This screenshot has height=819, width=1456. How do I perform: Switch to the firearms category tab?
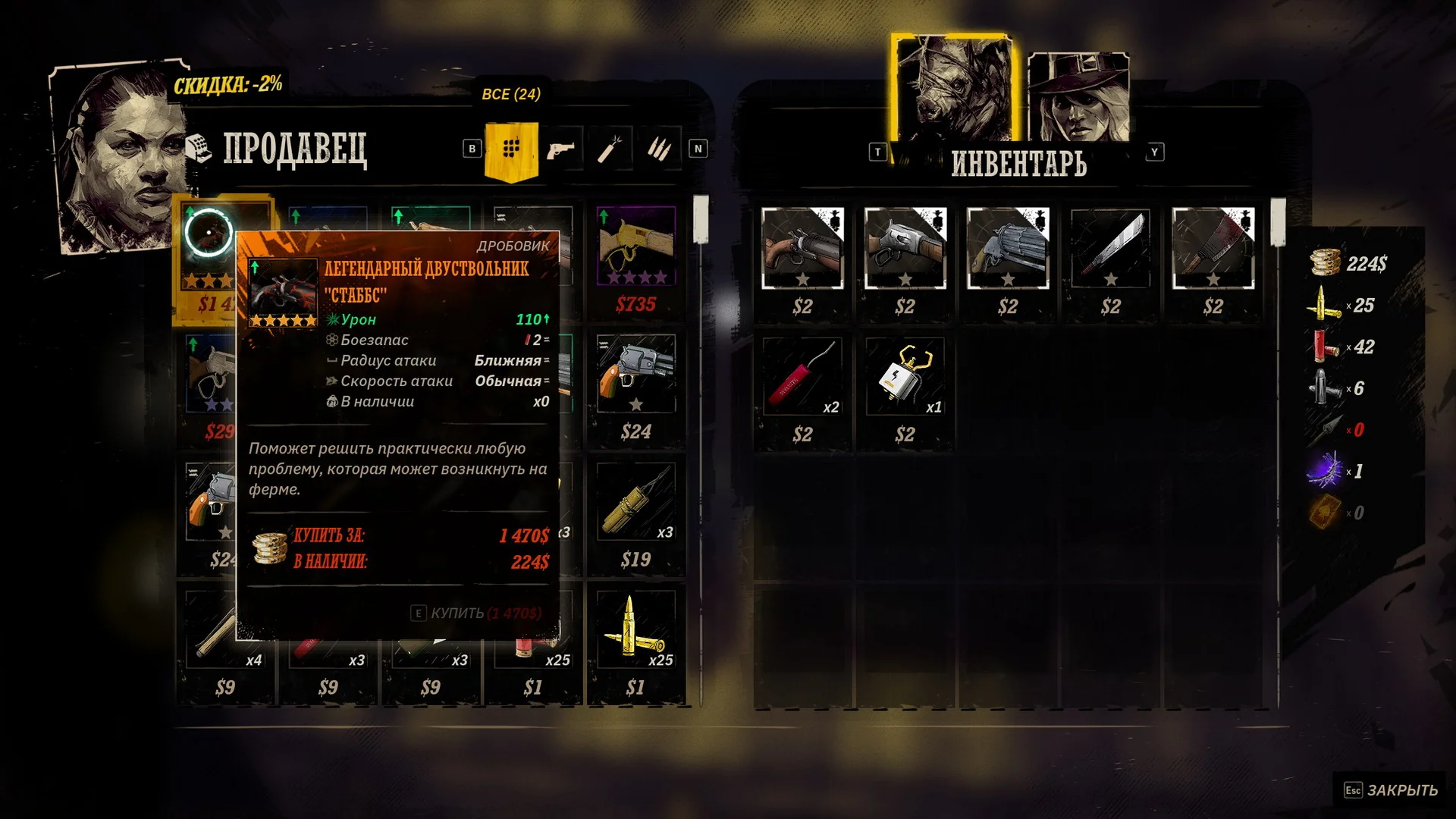tap(560, 149)
